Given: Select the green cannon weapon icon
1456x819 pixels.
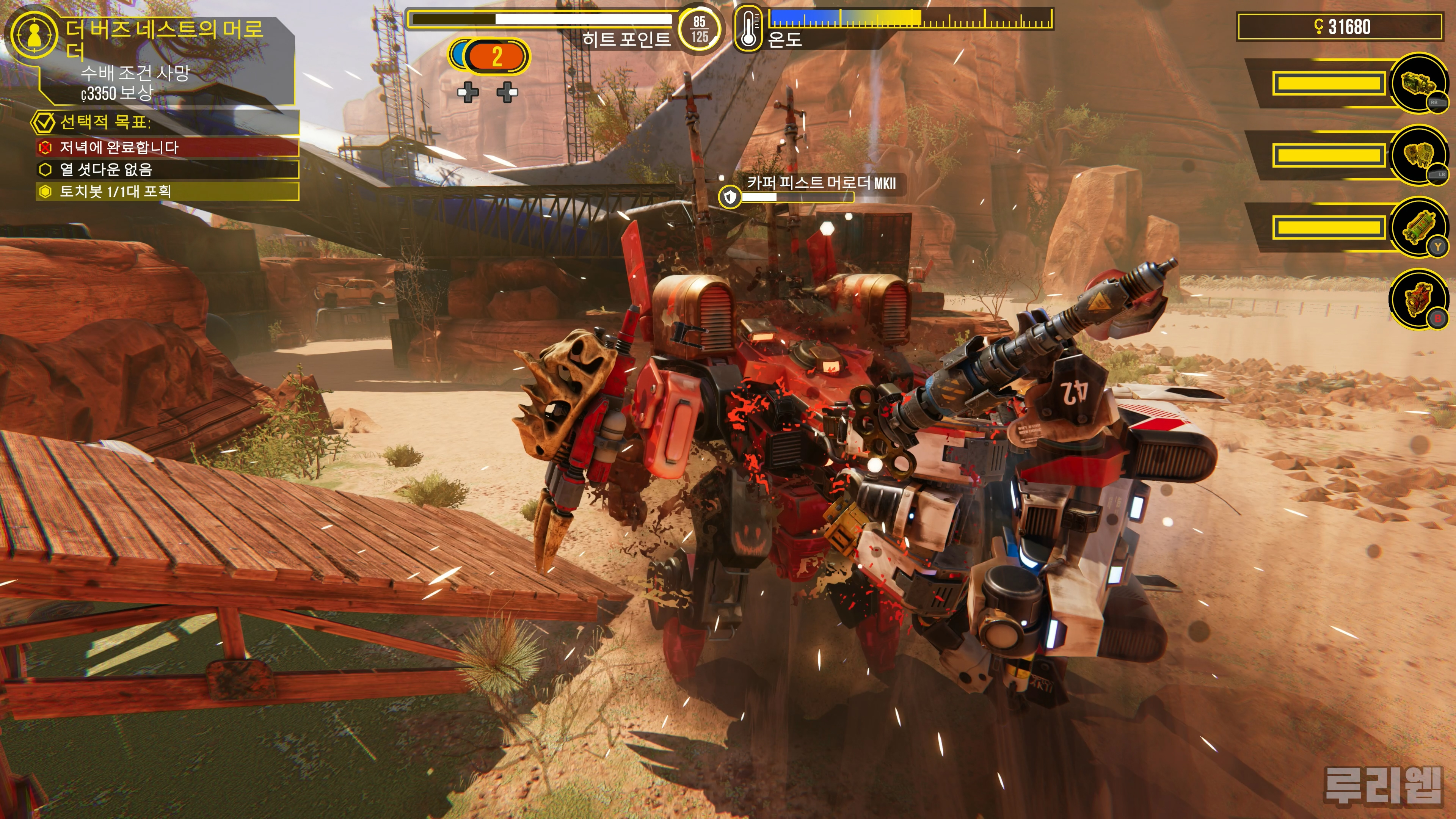Looking at the screenshot, I should click(1418, 84).
